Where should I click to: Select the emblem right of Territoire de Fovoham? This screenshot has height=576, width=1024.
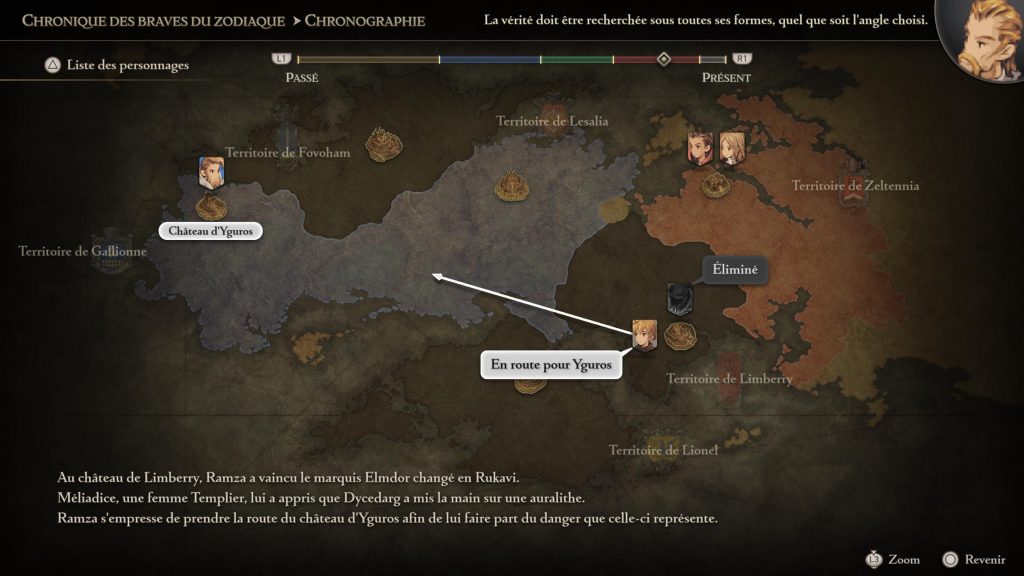(384, 144)
